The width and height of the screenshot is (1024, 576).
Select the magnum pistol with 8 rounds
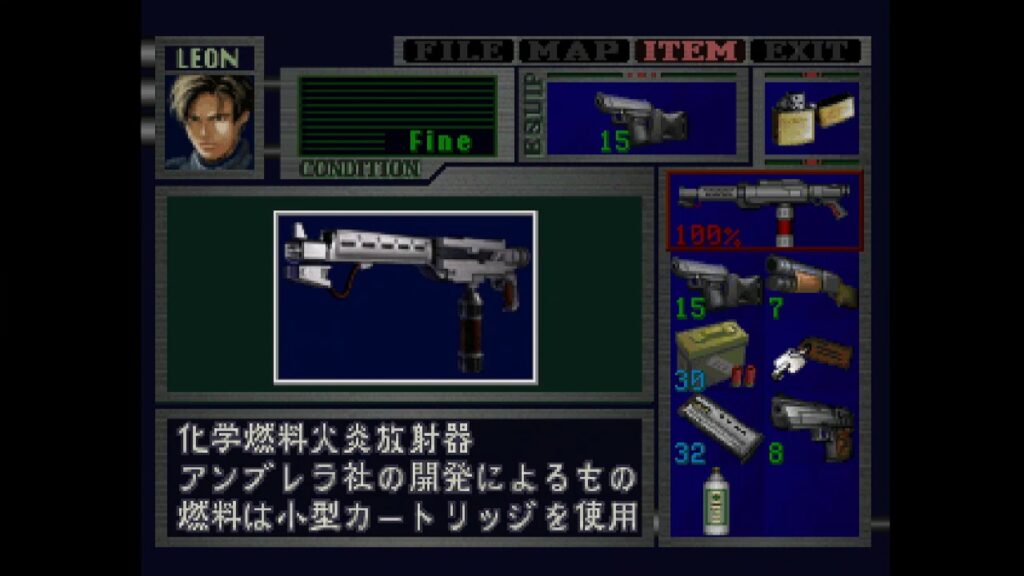coord(811,428)
